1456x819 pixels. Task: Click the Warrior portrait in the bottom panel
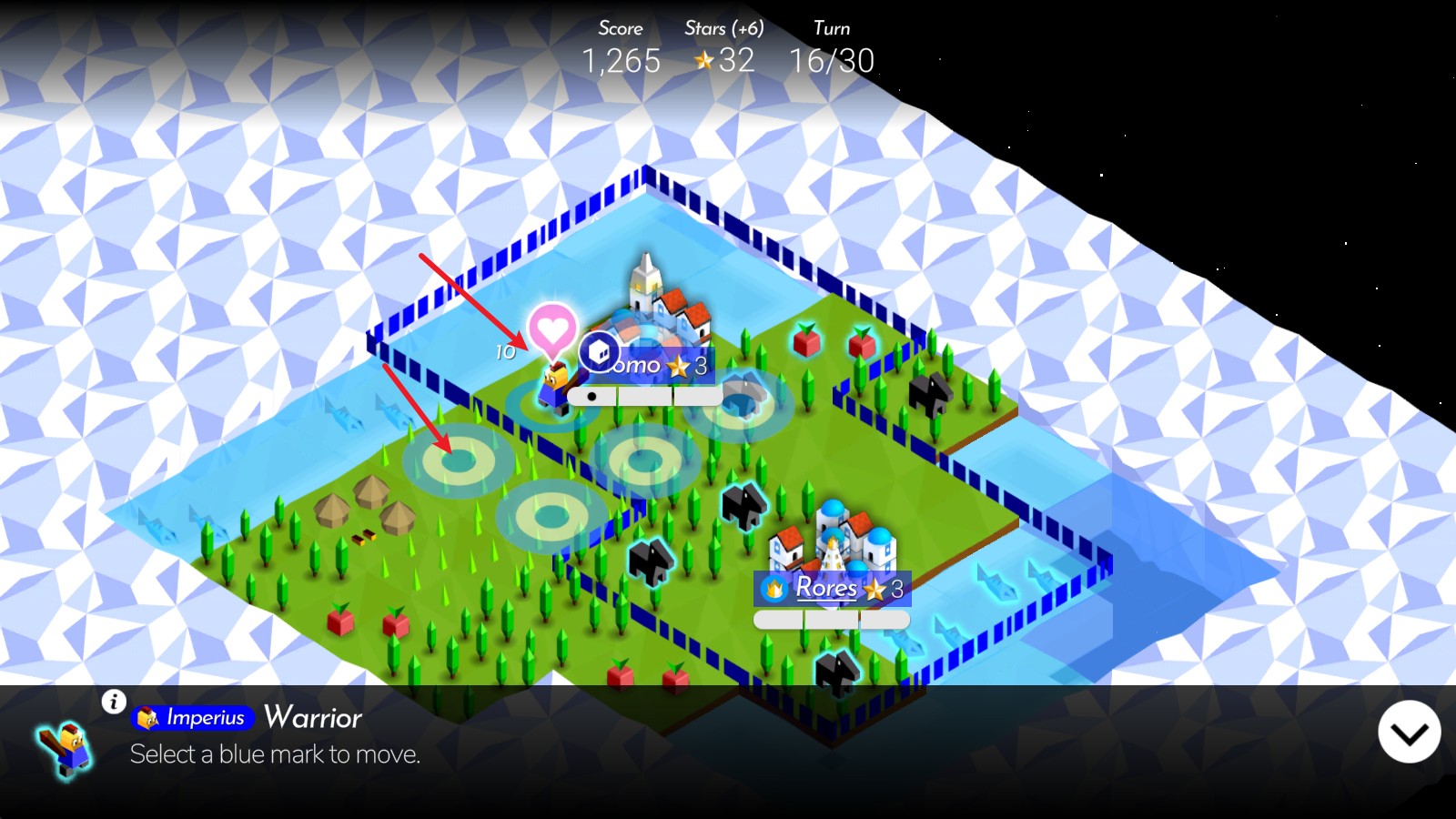[66, 749]
